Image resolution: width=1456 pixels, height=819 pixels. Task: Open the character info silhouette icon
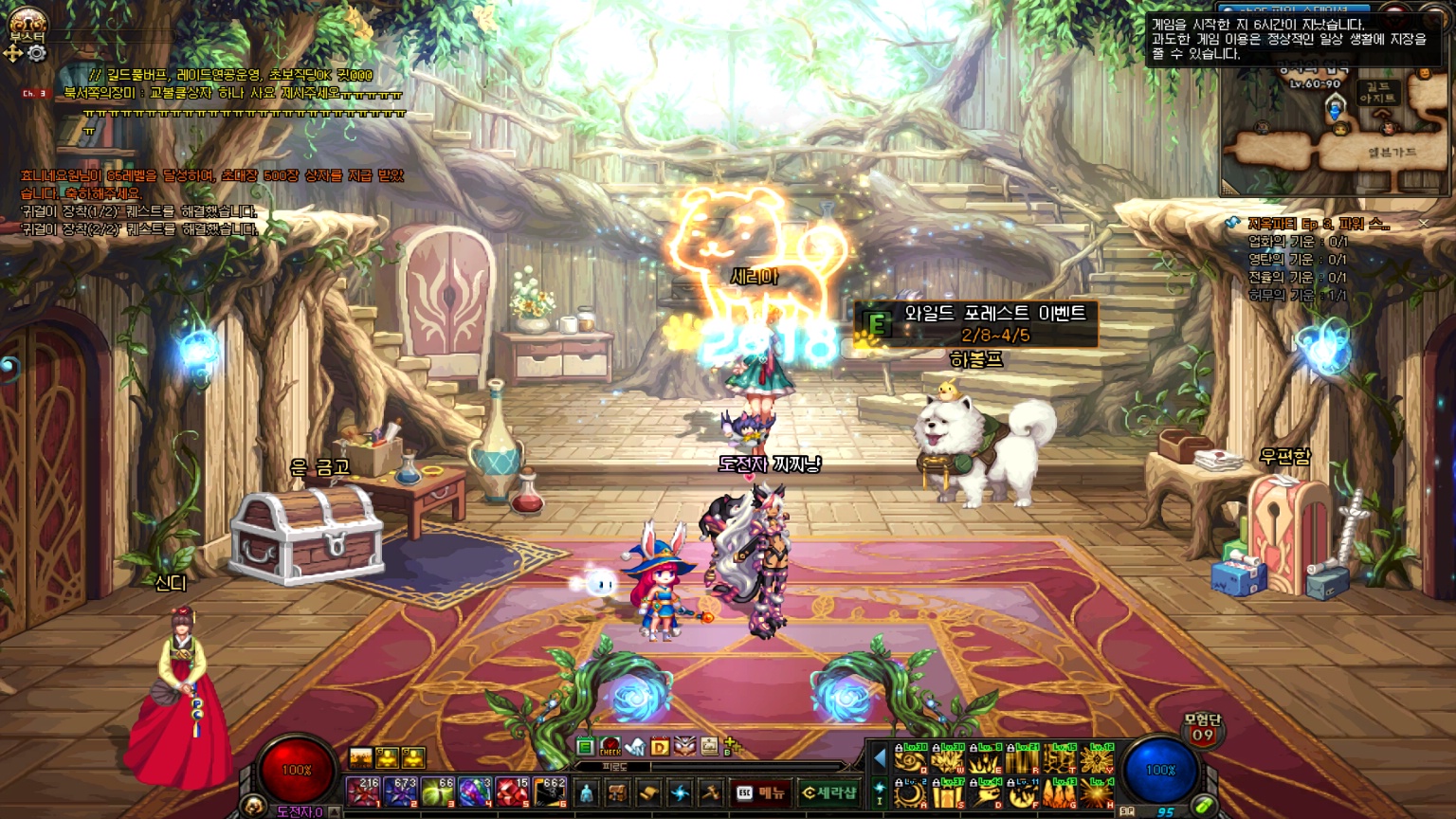(587, 793)
